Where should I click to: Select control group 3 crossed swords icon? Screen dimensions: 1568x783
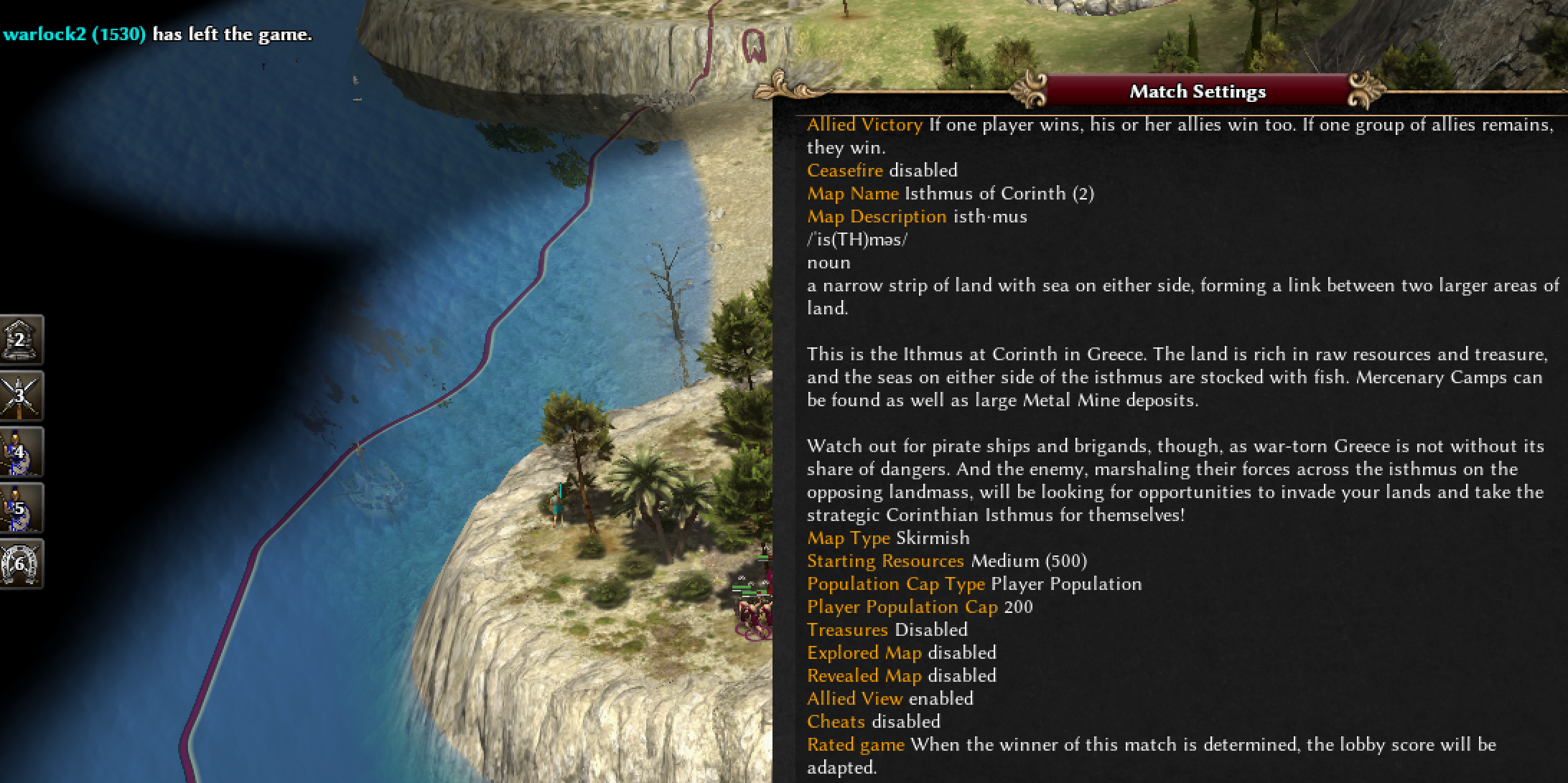(20, 395)
